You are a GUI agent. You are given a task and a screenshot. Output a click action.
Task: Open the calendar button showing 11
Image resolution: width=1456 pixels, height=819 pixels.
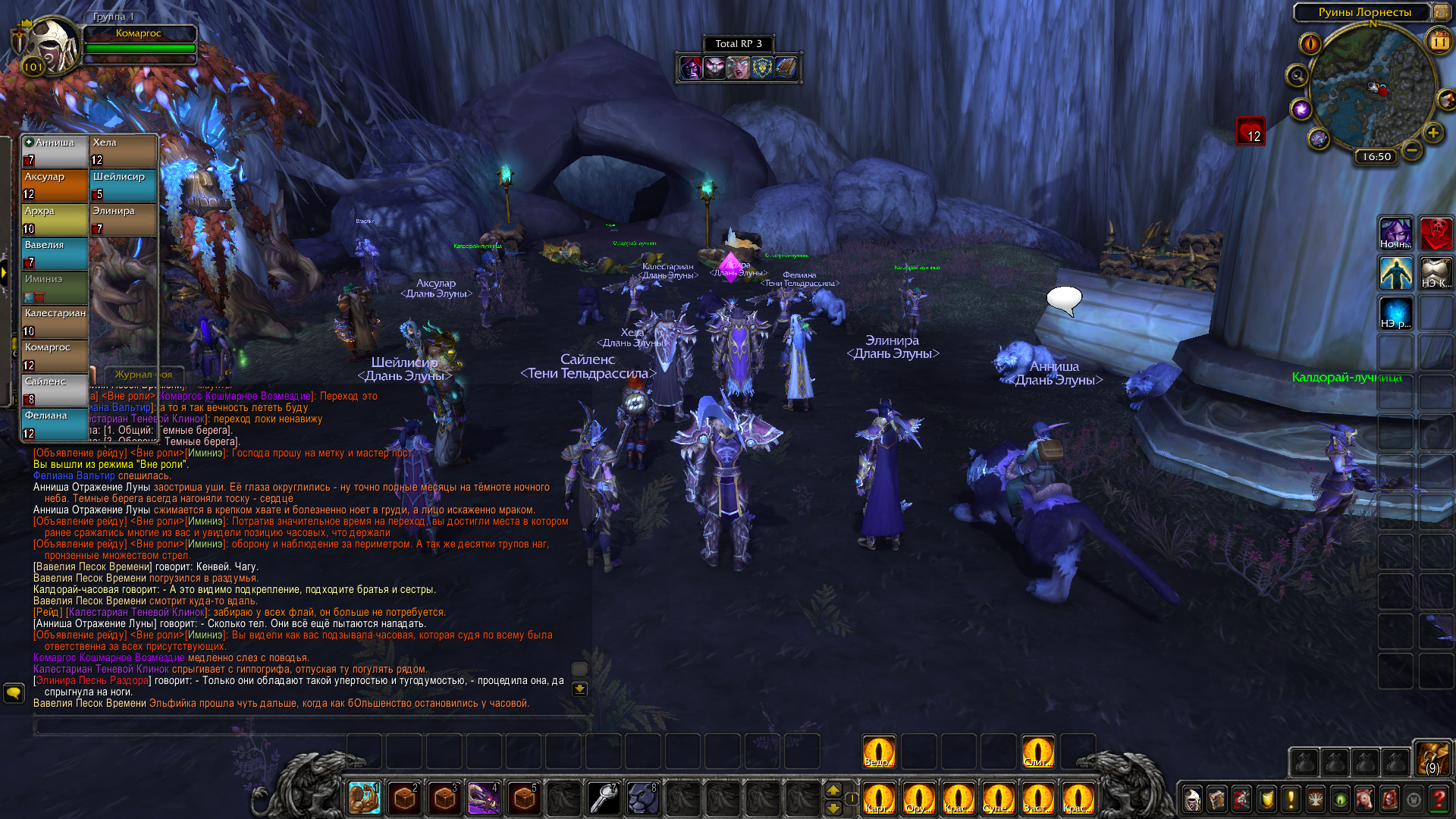[1439, 41]
